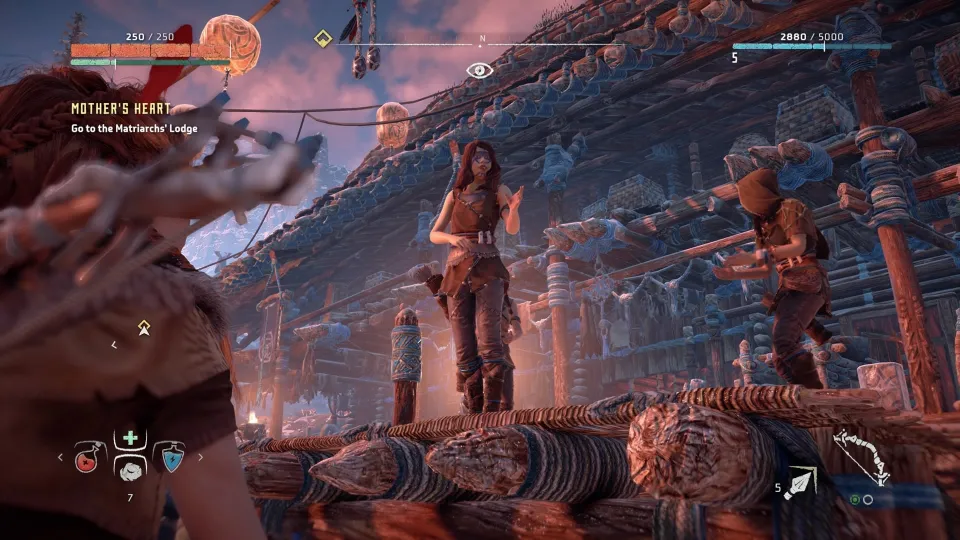960x540 pixels.
Task: Select the red health potion slot
Action: point(88,458)
